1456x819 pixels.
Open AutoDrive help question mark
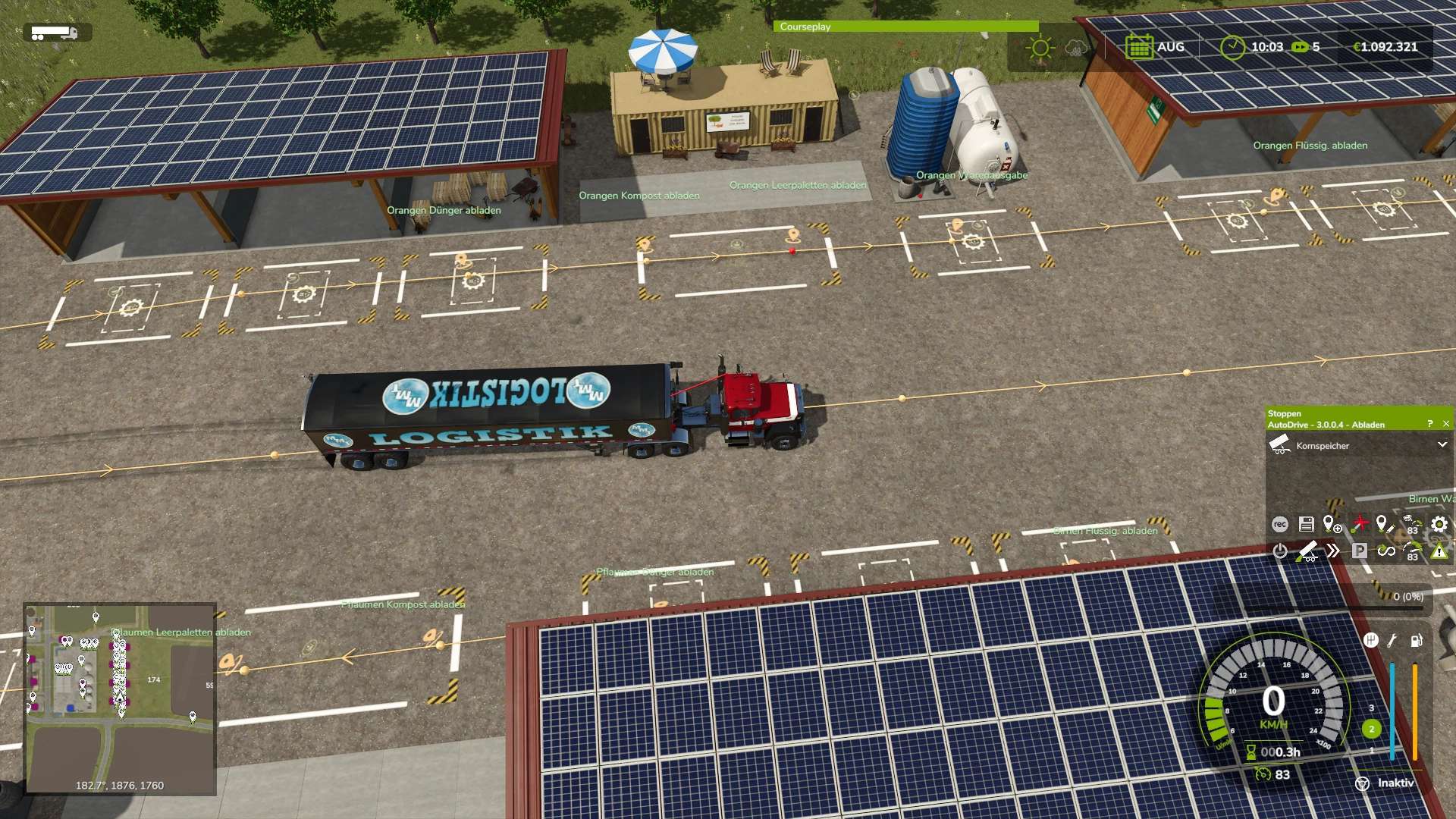[1430, 424]
